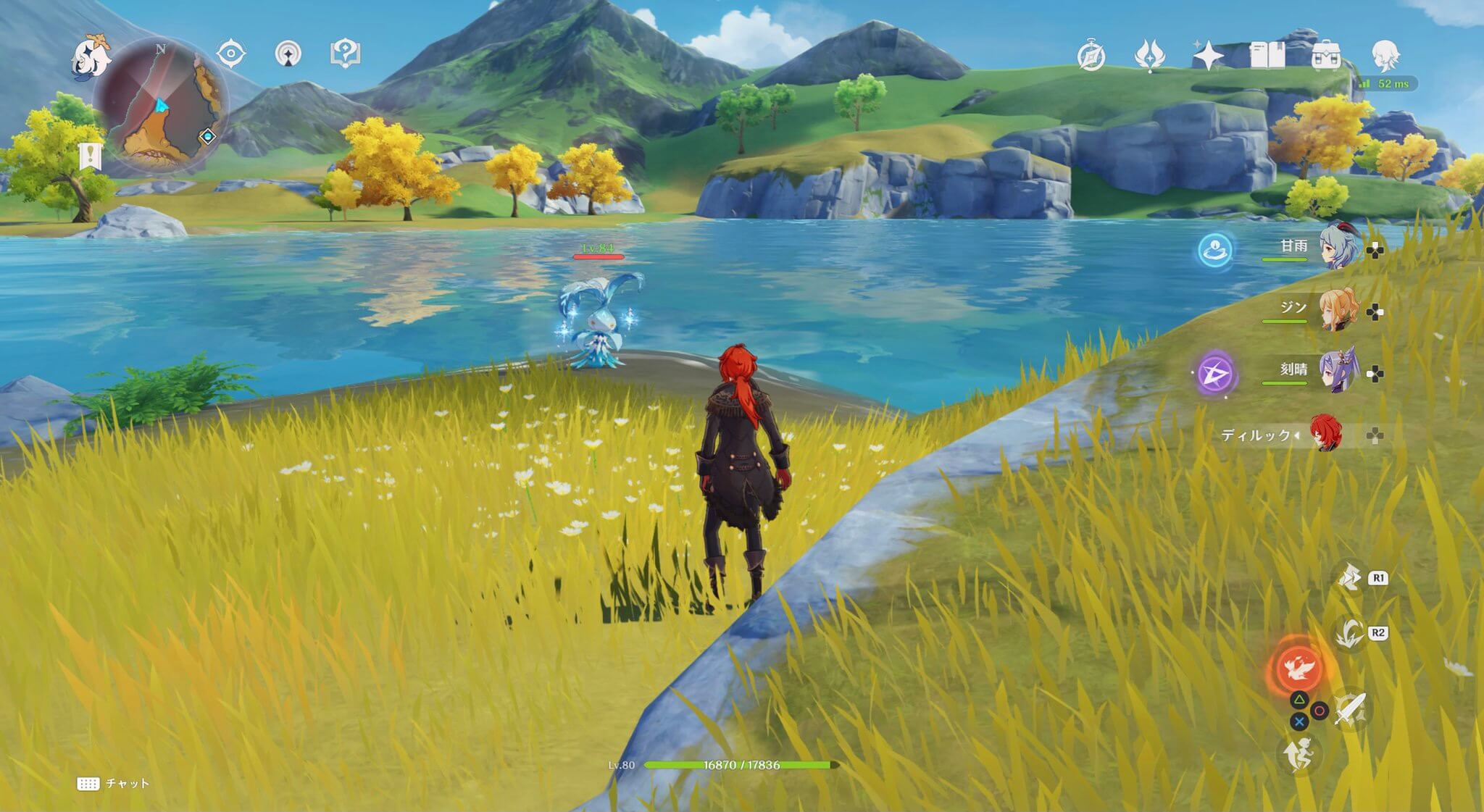The height and width of the screenshot is (812, 1484).
Task: Open the four-pointed star Wish icon
Action: (1208, 56)
